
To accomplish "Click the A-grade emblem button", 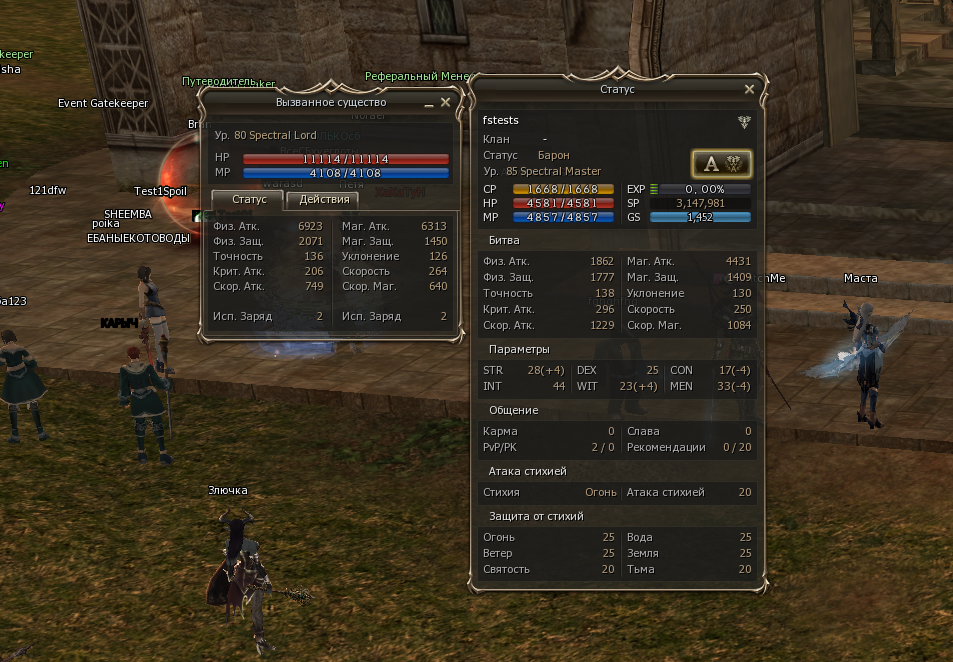I will tap(721, 164).
